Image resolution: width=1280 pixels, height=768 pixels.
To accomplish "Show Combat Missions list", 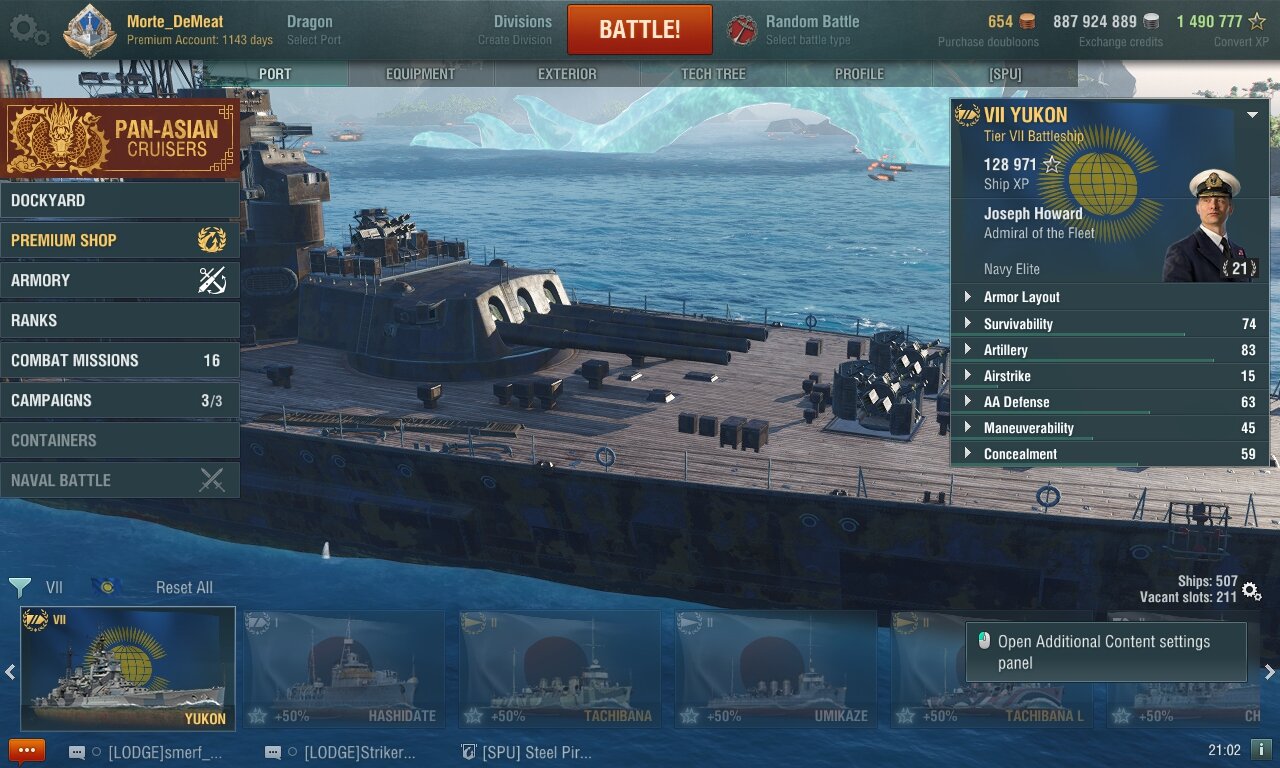I will [120, 360].
